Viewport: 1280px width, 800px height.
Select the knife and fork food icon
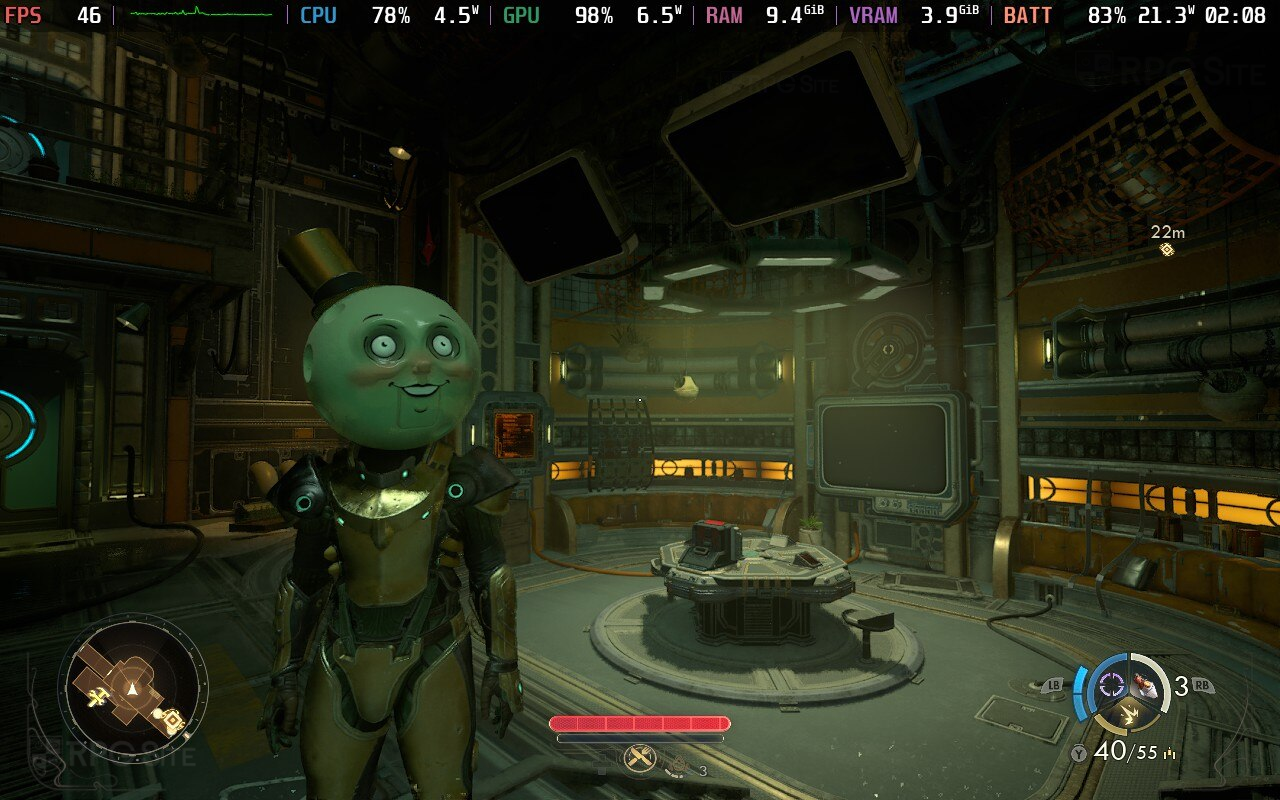tap(639, 758)
